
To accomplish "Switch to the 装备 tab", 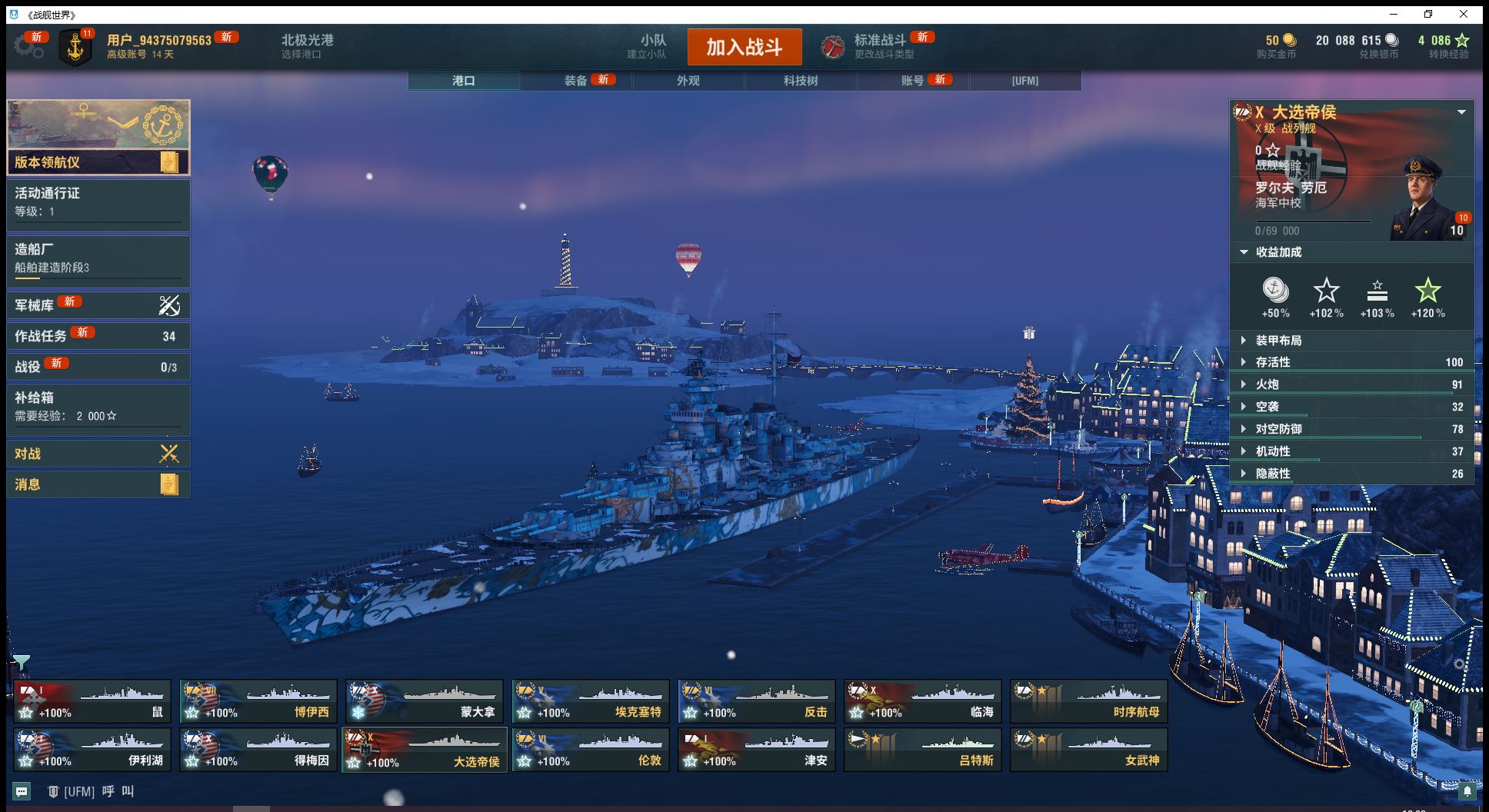I will pyautogui.click(x=576, y=81).
